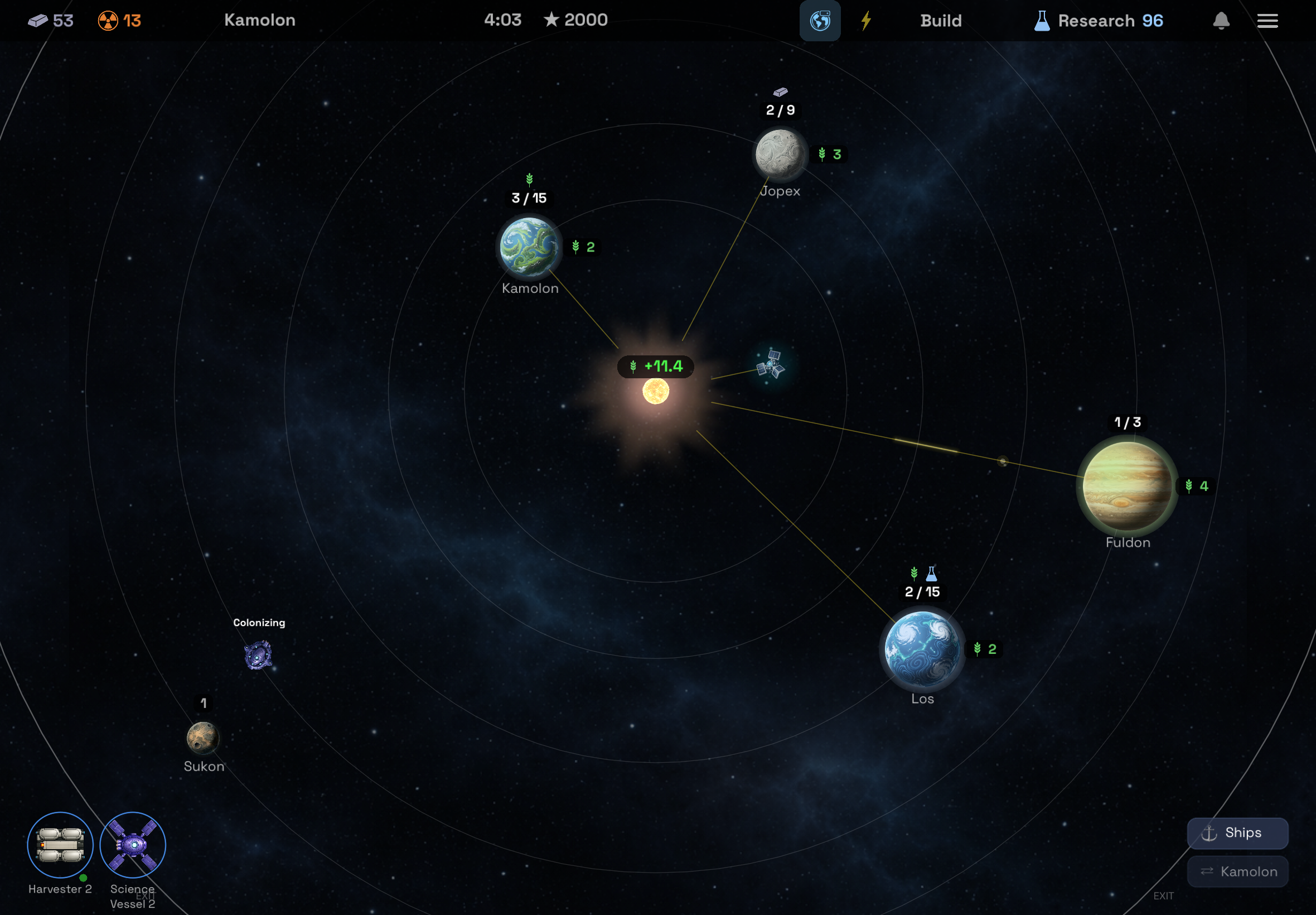Image resolution: width=1316 pixels, height=915 pixels.
Task: Select the Colonizing ship near Sukon
Action: [x=258, y=656]
